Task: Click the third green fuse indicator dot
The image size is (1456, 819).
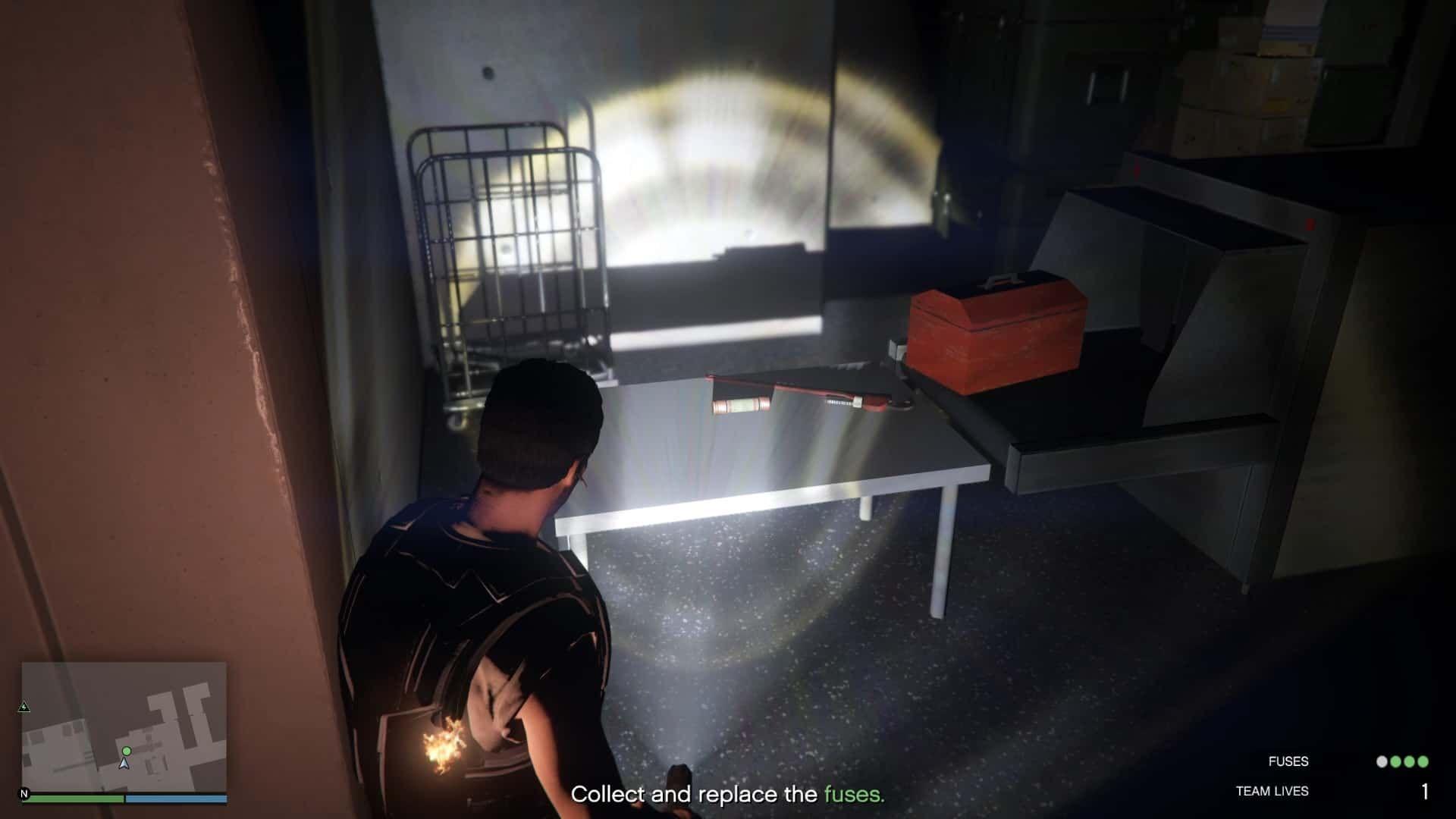Action: pos(1409,761)
